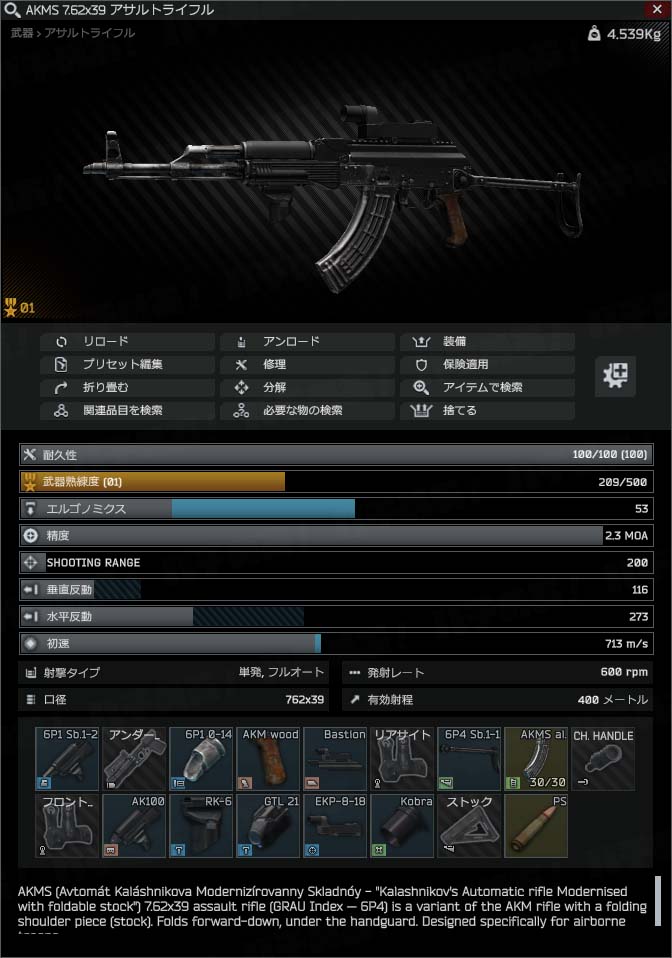Select the PS ammo round slot
The image size is (672, 958).
536,826
